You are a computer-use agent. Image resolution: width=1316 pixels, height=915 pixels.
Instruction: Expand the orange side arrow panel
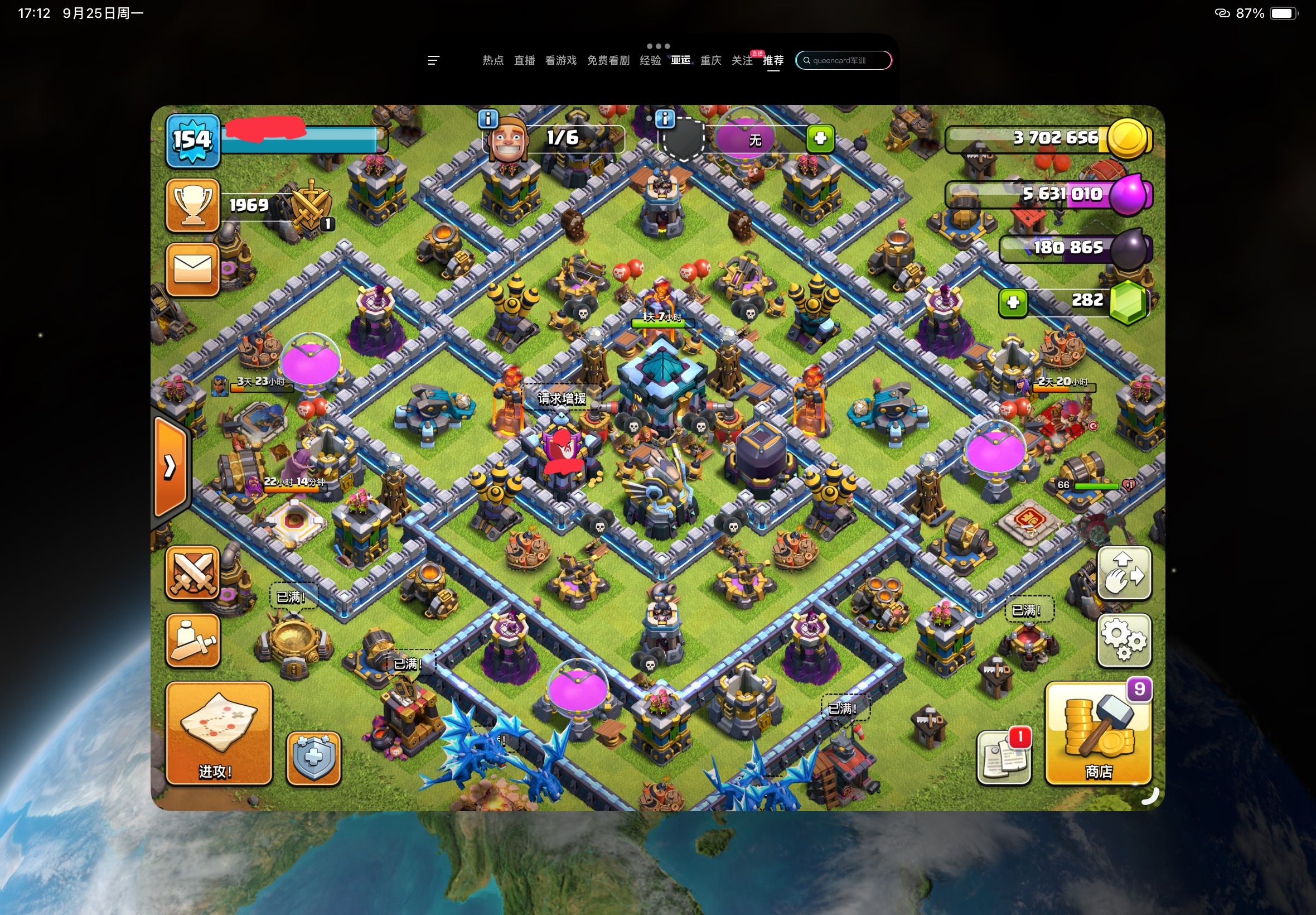click(x=170, y=466)
